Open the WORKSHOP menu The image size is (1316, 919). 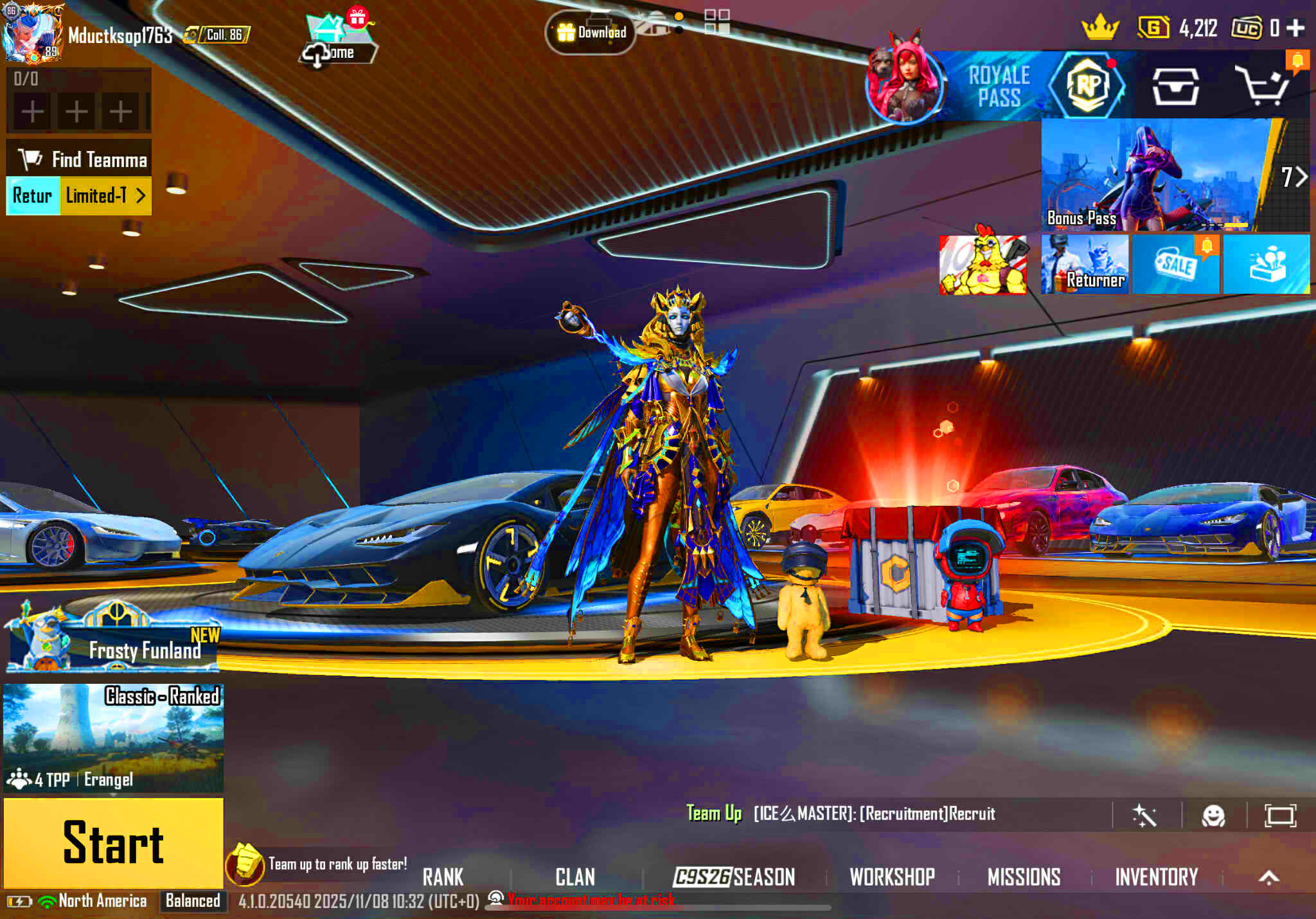tap(892, 877)
